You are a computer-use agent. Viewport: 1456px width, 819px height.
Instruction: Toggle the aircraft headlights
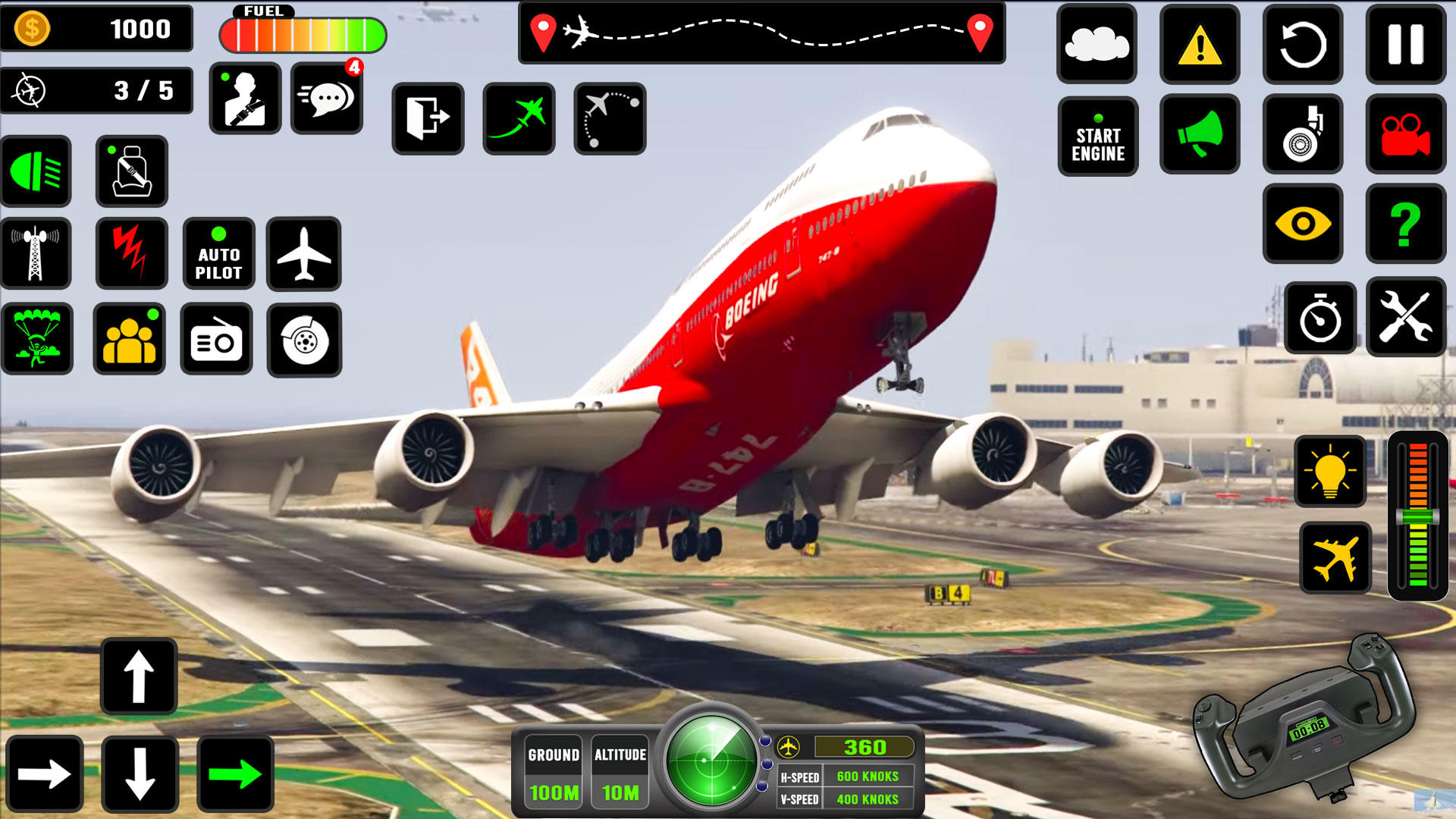coord(36,171)
